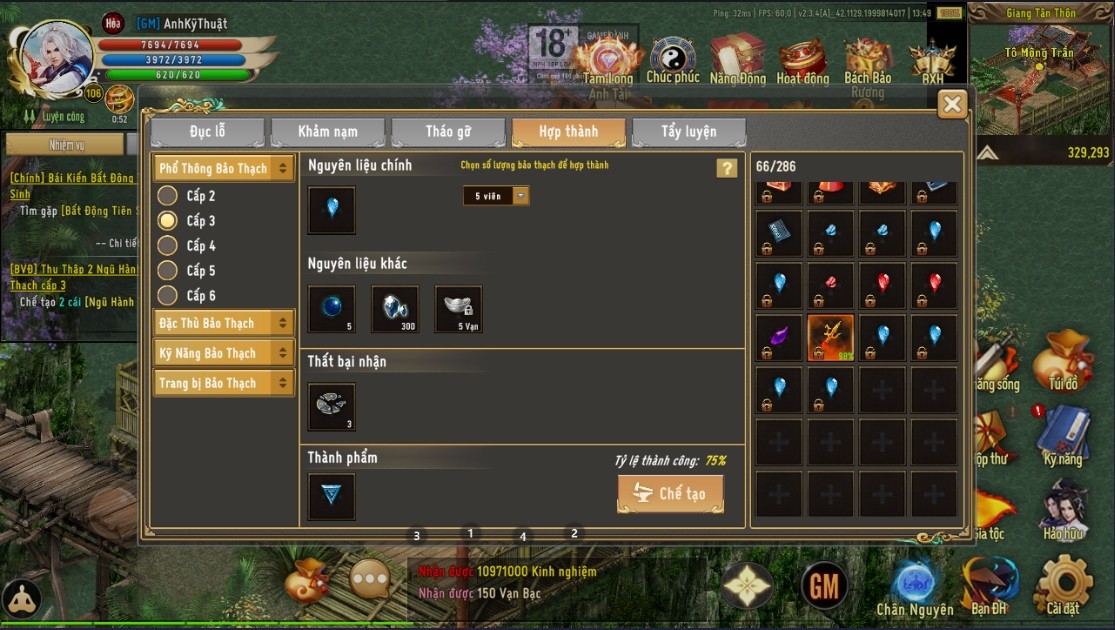
Task: Expand the Kỹ Năng Bảo Thạch category
Action: pyautogui.click(x=223, y=353)
